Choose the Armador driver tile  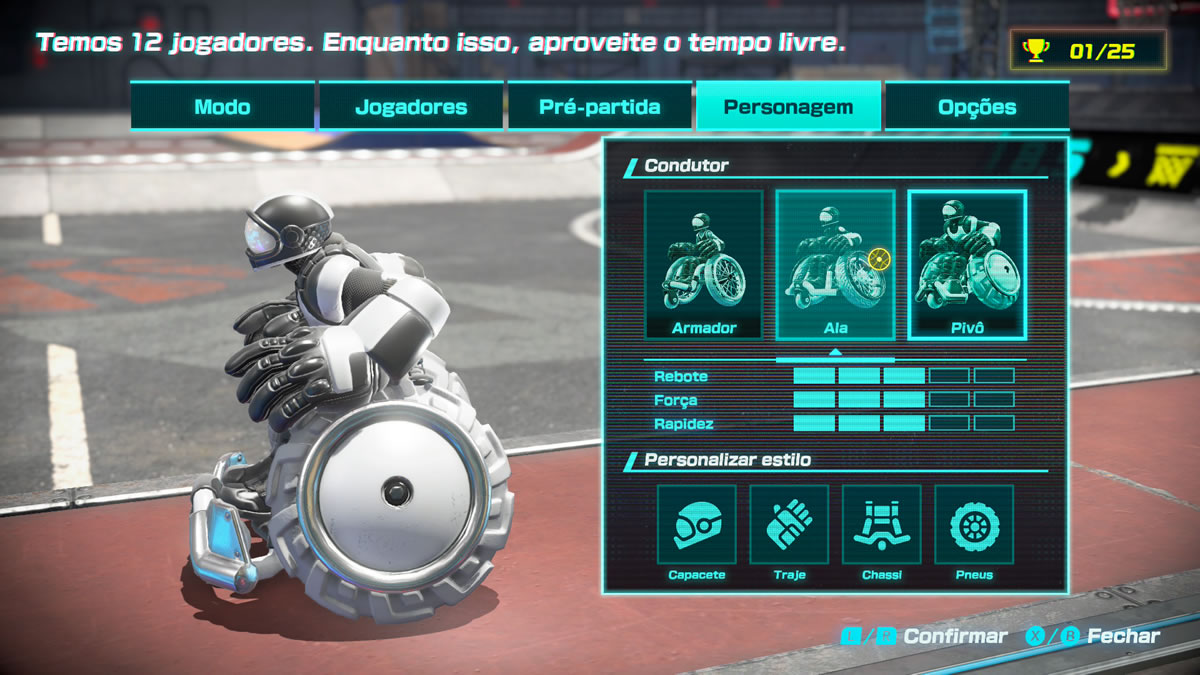(x=704, y=265)
